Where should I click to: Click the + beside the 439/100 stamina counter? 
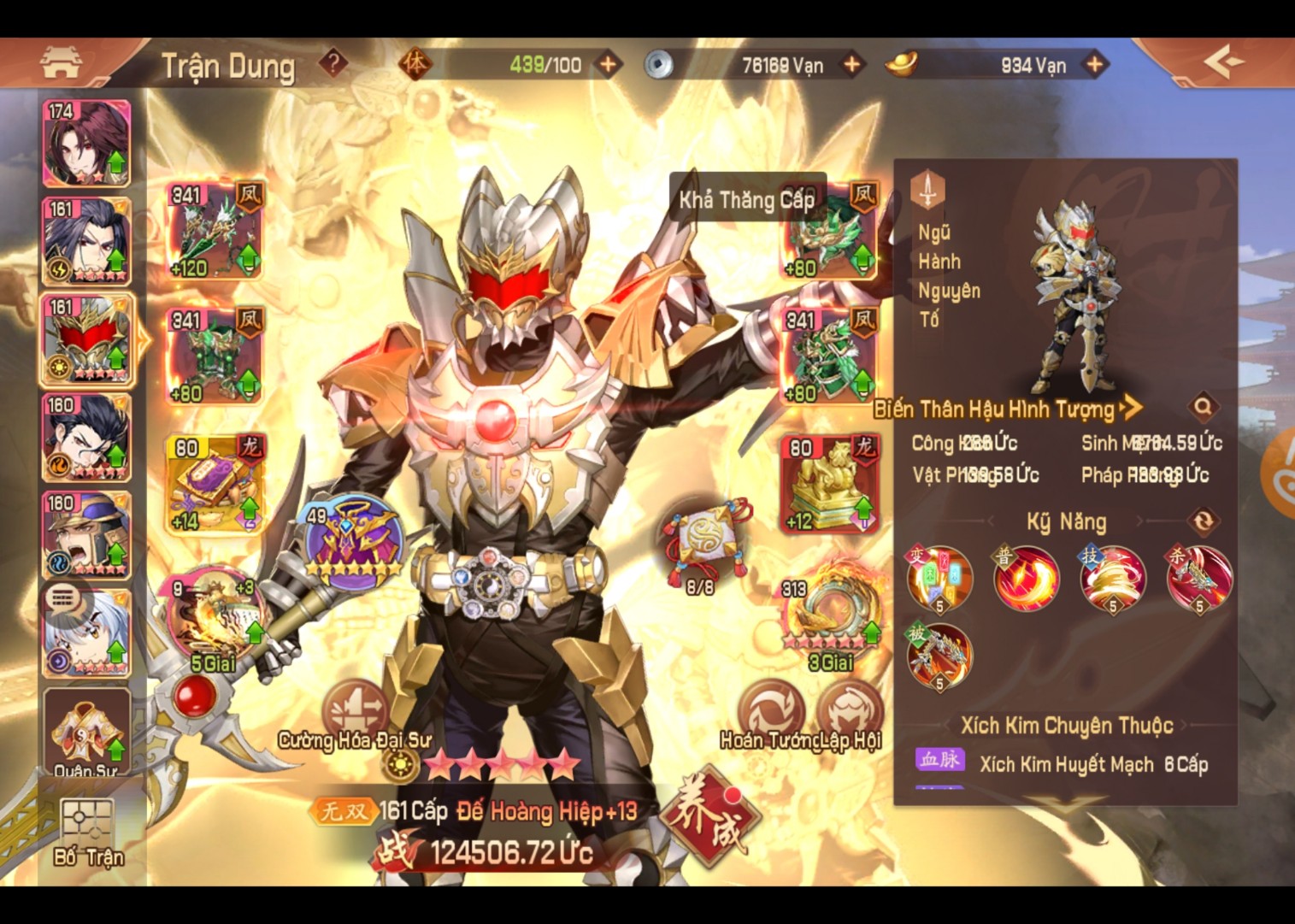click(x=609, y=62)
